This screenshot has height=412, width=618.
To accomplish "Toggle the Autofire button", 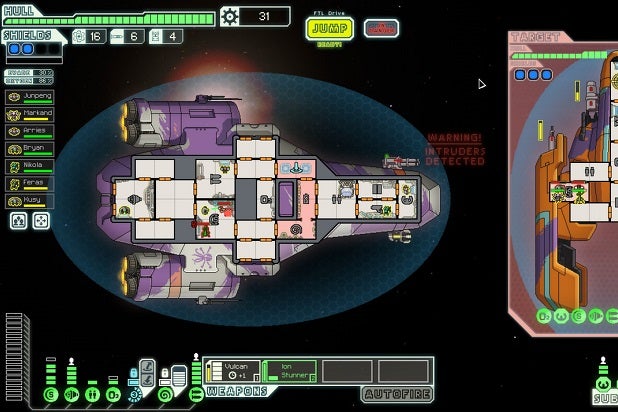I will pos(396,394).
